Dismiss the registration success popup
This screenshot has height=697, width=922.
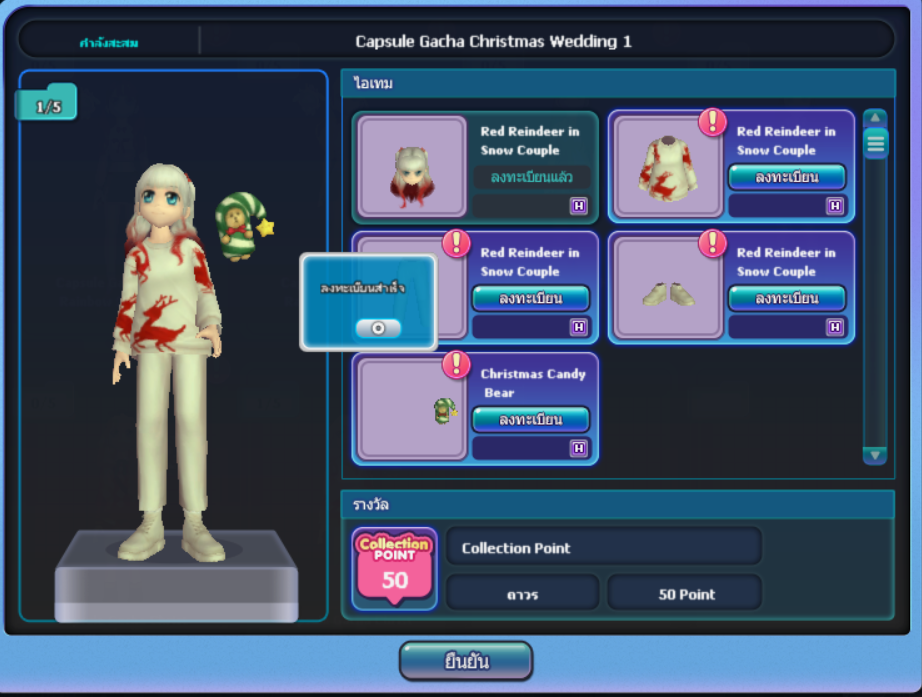378,328
